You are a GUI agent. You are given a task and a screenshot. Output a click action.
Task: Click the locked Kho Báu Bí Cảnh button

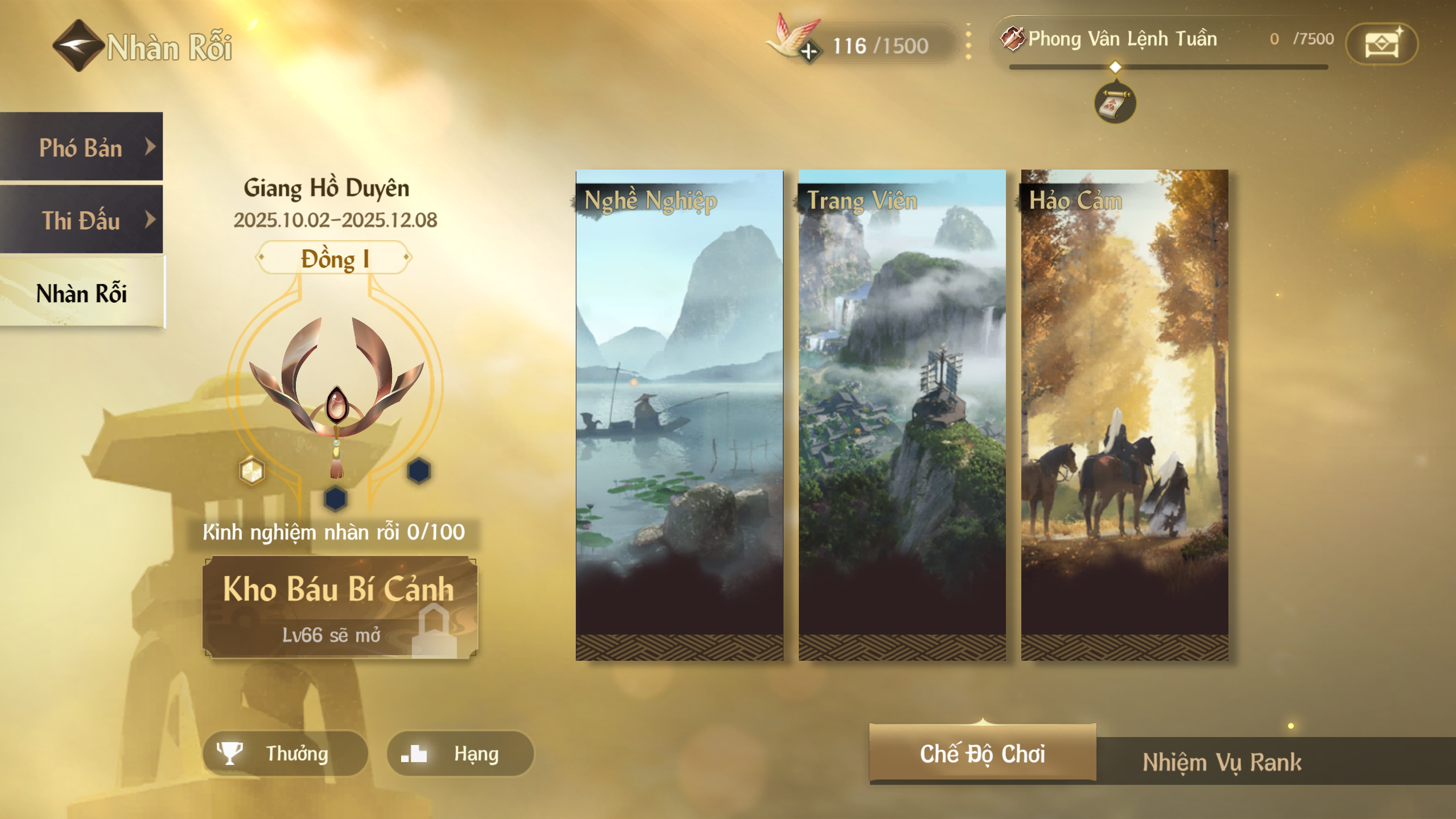pos(340,607)
